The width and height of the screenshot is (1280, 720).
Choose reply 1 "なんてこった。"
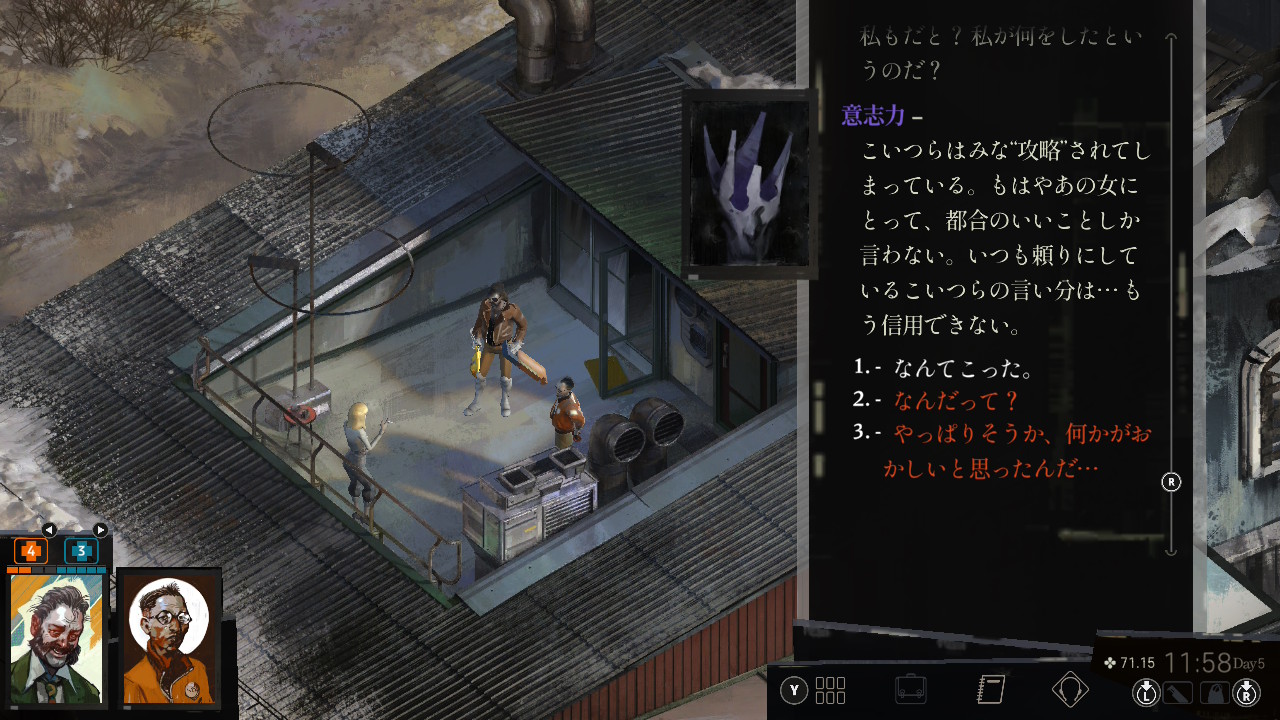point(963,368)
